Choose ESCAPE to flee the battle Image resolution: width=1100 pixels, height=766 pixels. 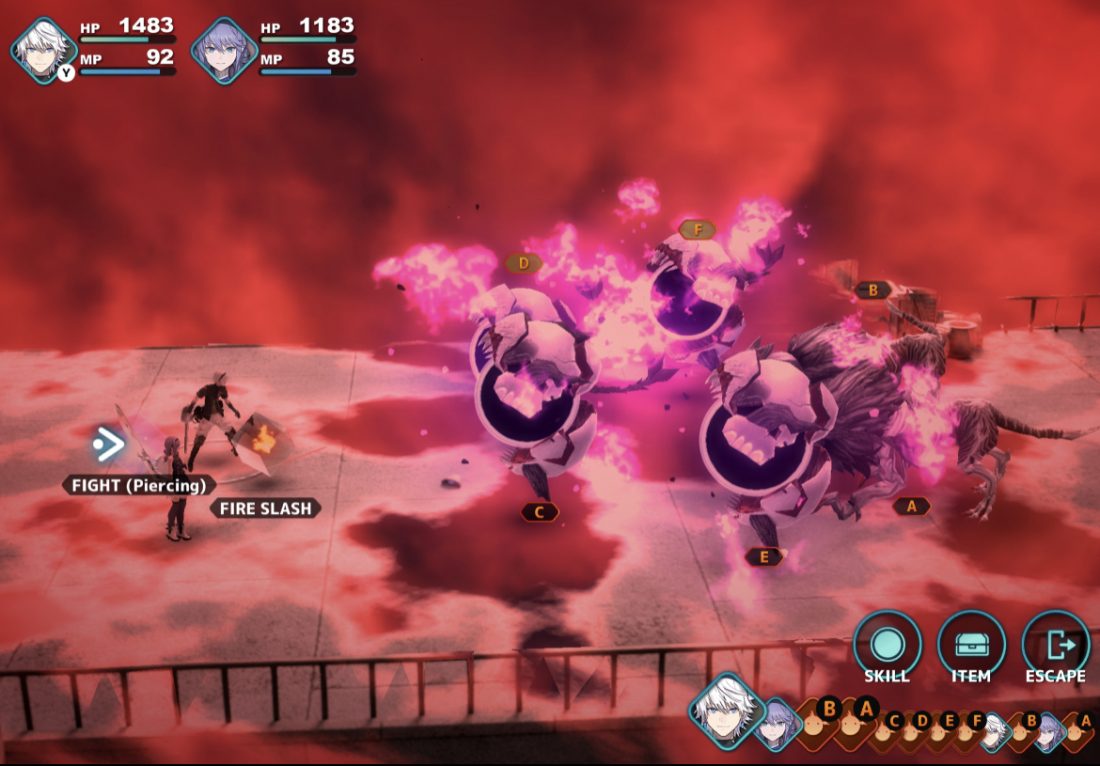pos(1055,645)
